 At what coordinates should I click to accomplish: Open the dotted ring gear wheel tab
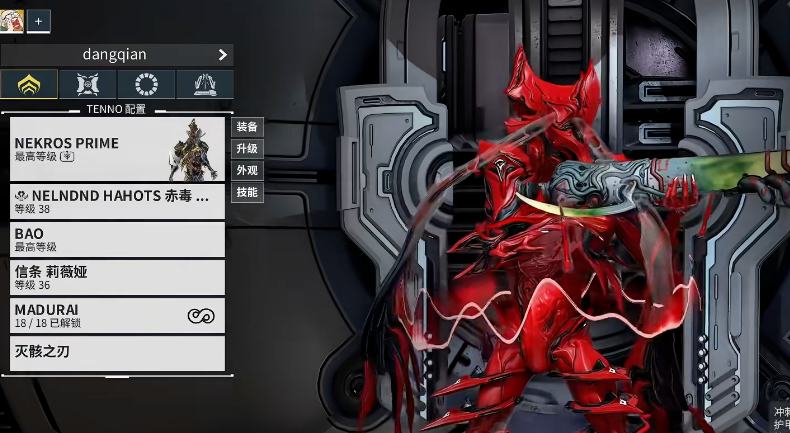[146, 84]
